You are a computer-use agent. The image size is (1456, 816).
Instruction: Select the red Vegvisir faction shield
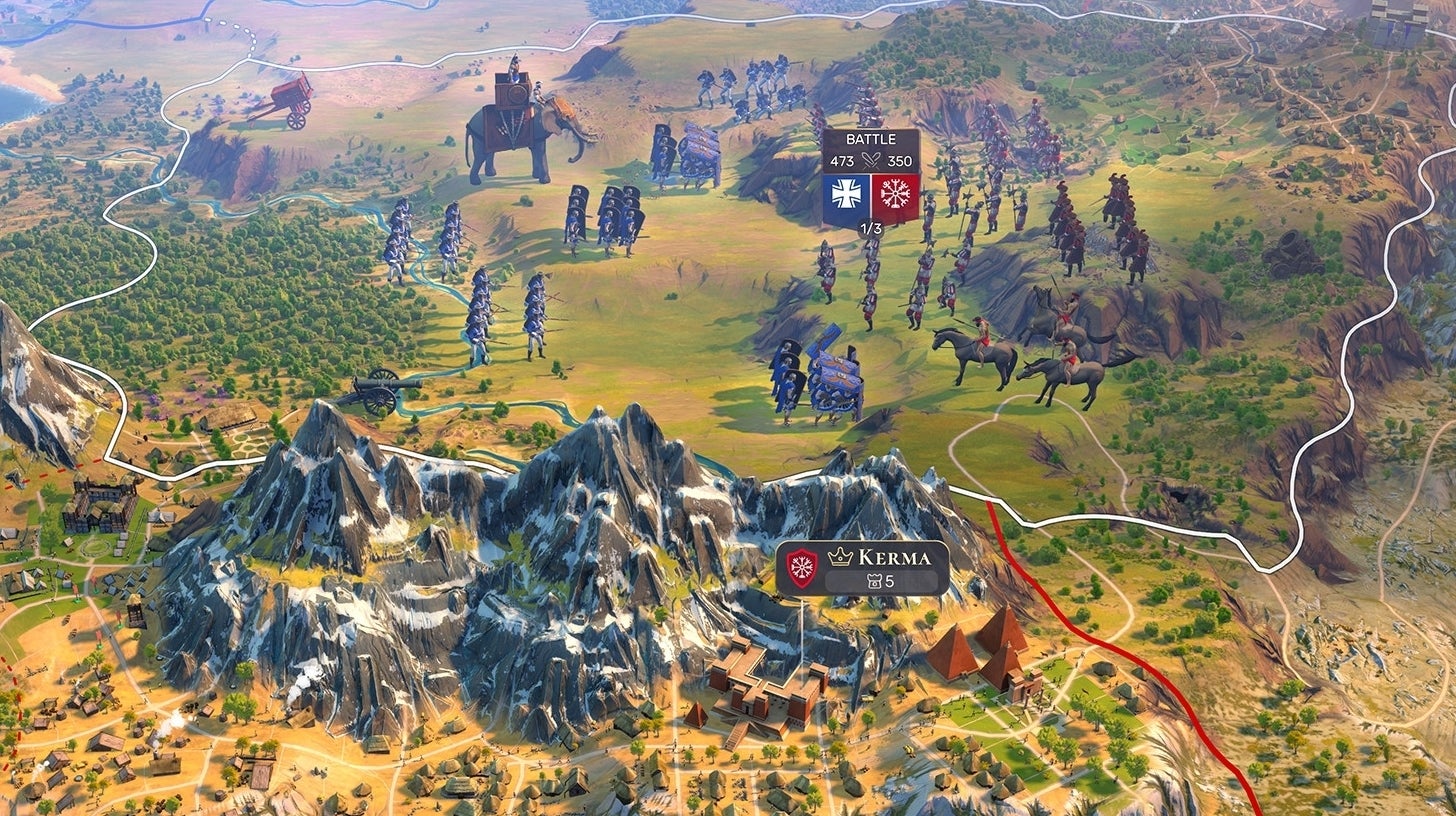(x=896, y=193)
